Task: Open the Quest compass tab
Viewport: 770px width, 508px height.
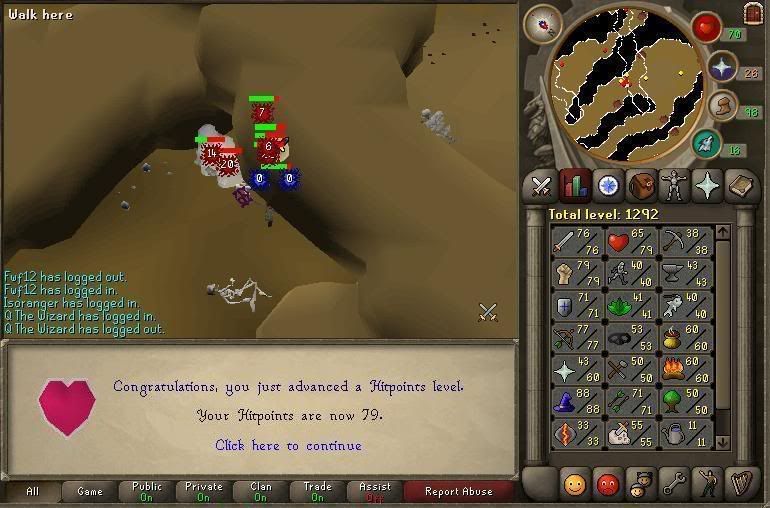Action: 608,185
